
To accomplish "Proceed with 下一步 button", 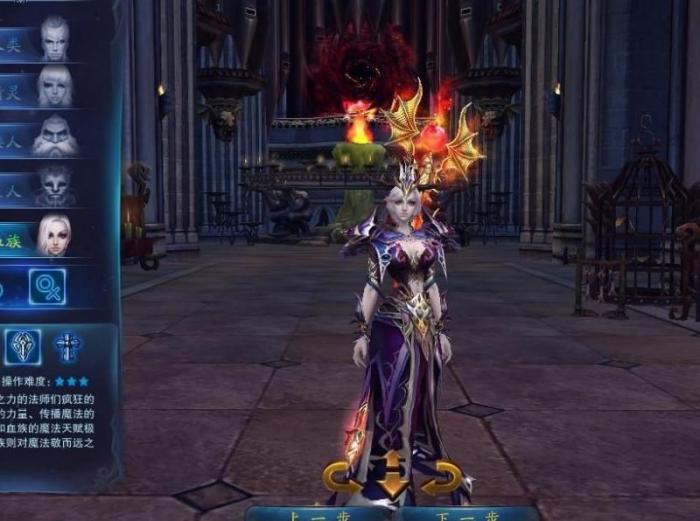I will [x=461, y=514].
